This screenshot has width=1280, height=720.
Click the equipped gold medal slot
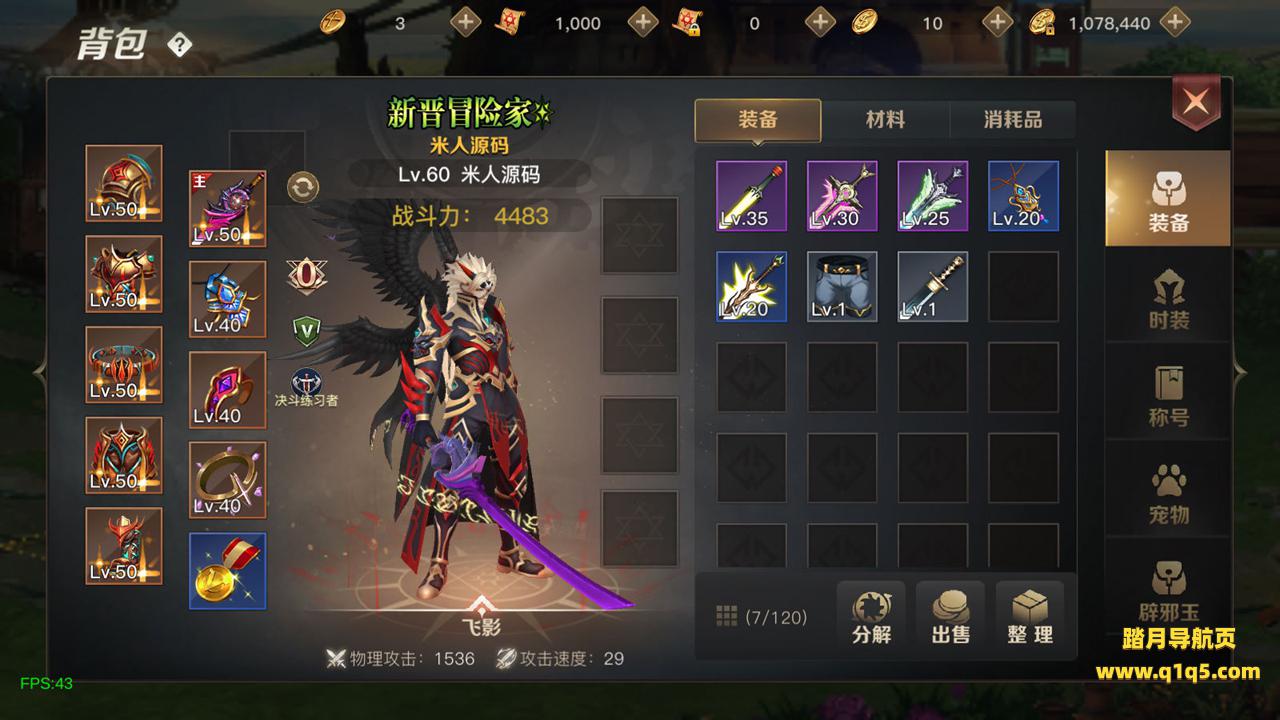tap(228, 571)
